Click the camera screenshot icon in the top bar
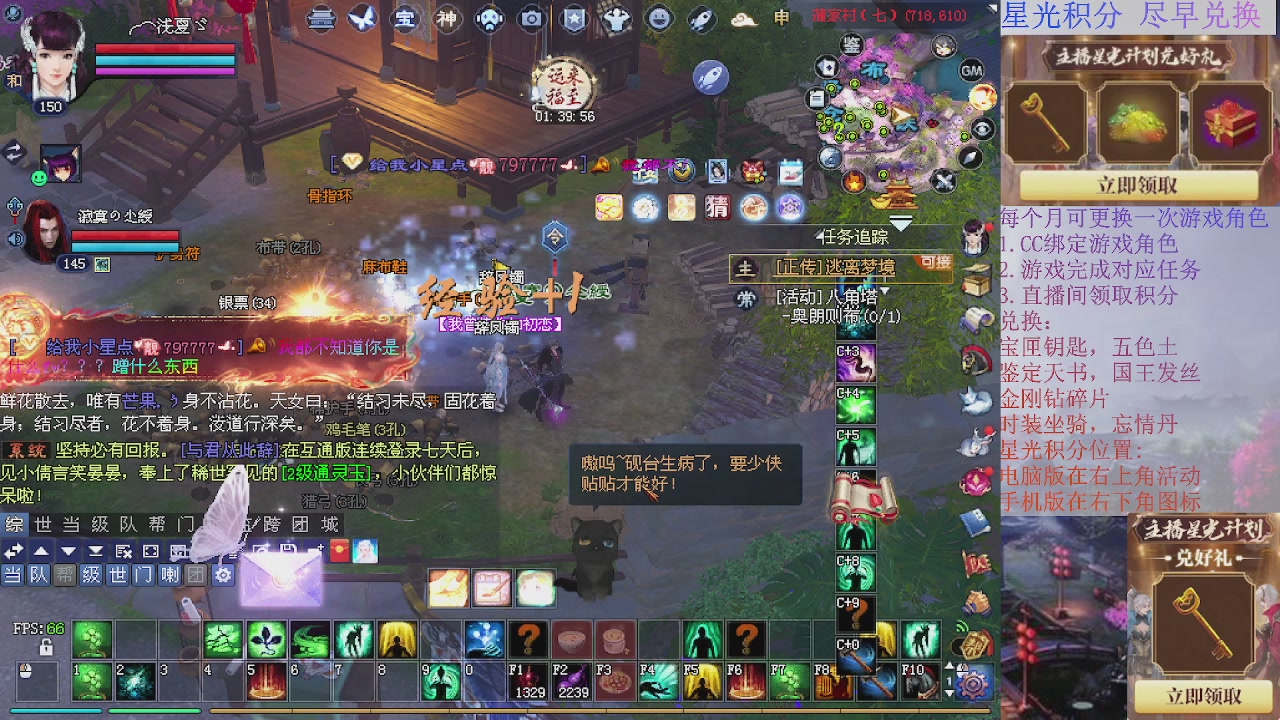Screen dimensions: 1280x720 point(530,18)
